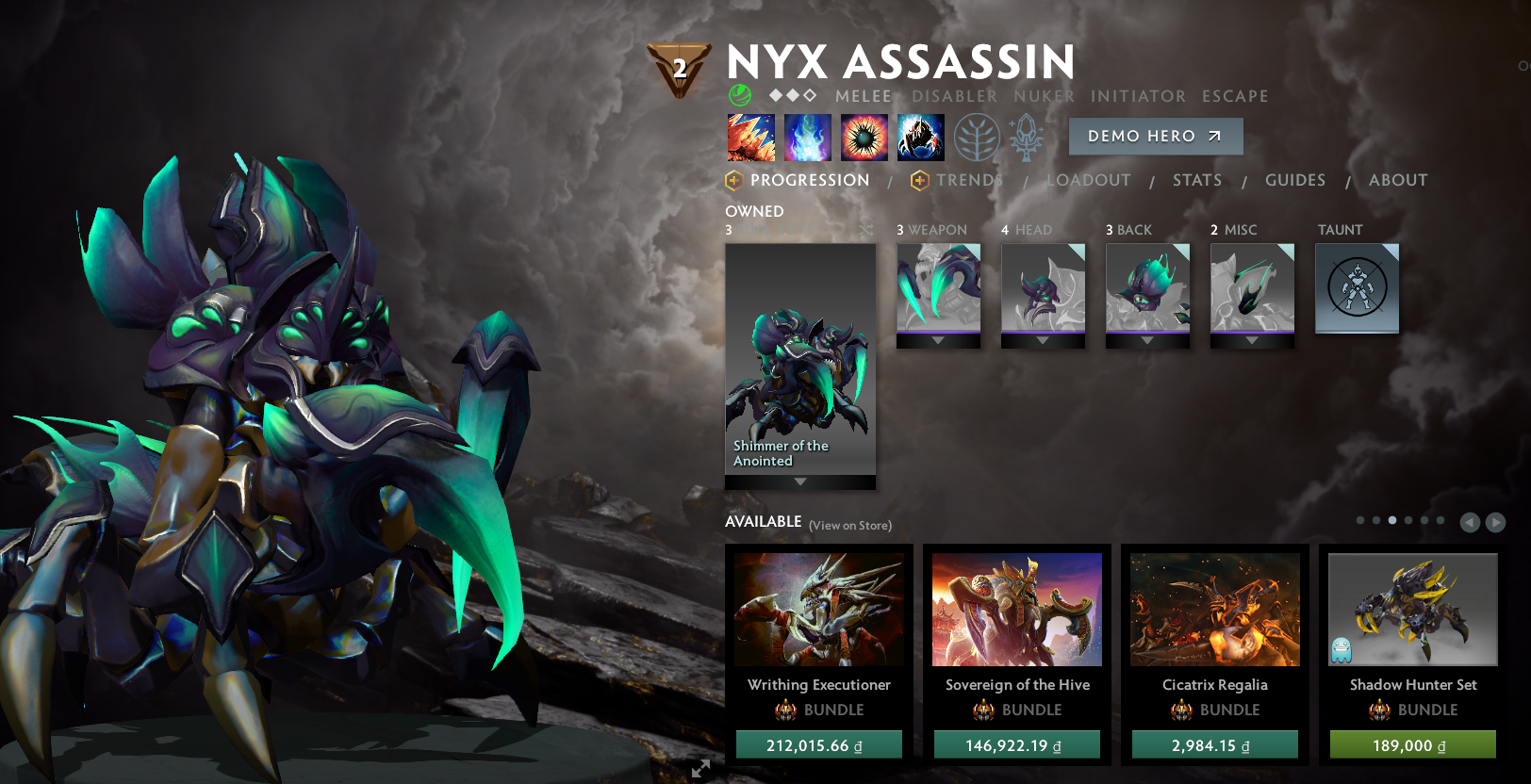Click the green performance circle icon

tap(739, 95)
